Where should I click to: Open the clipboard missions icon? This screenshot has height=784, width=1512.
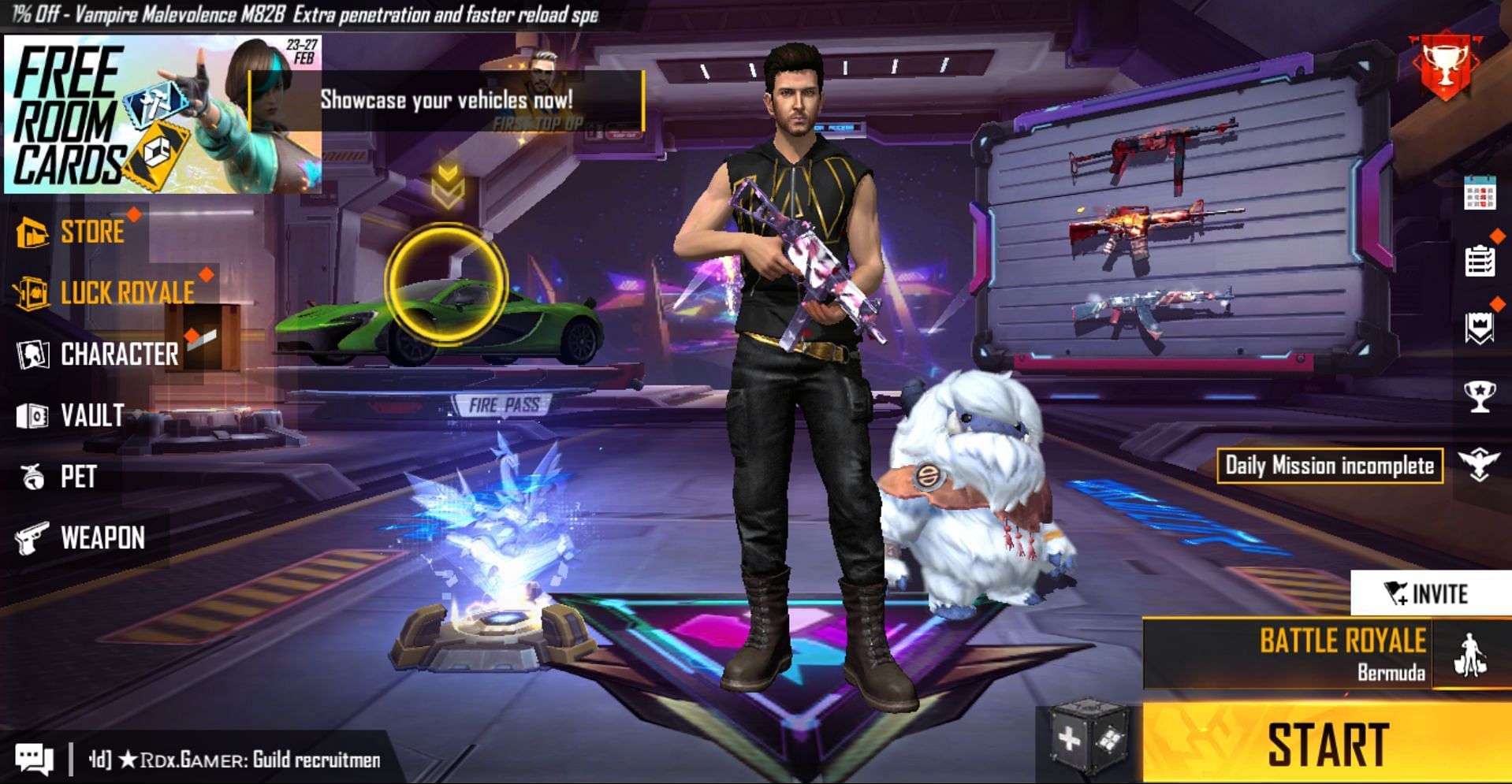[x=1479, y=261]
